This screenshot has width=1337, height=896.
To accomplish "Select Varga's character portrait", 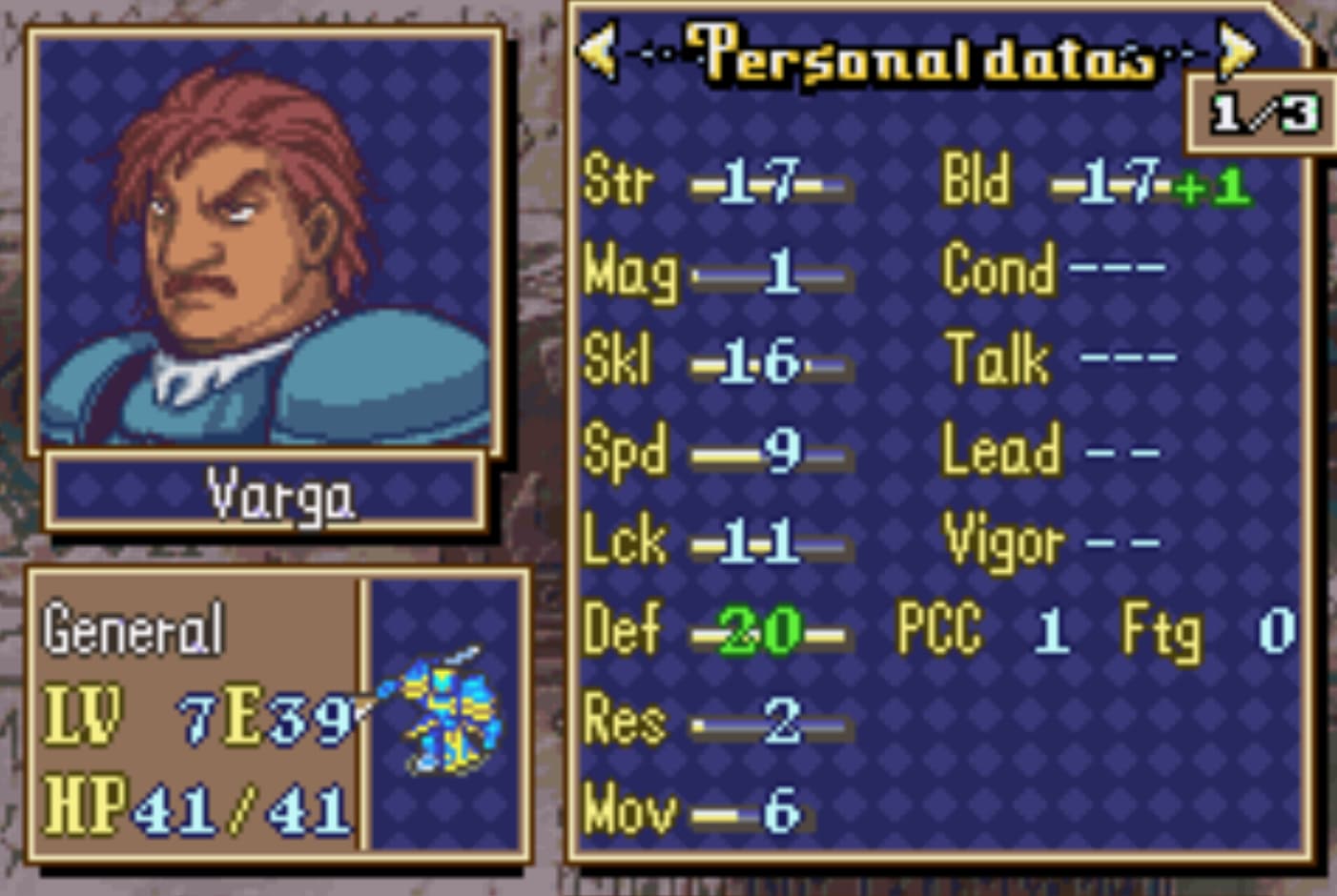I will [265, 243].
